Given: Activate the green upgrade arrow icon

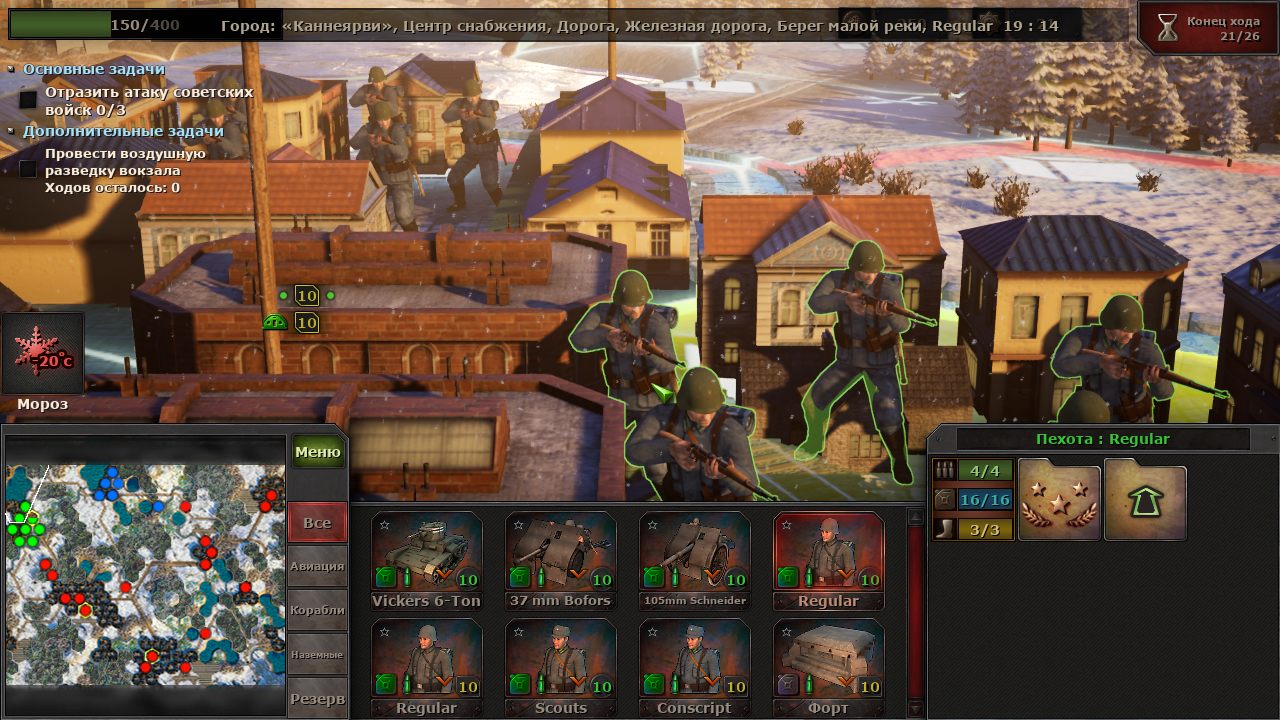Looking at the screenshot, I should click(x=1145, y=501).
